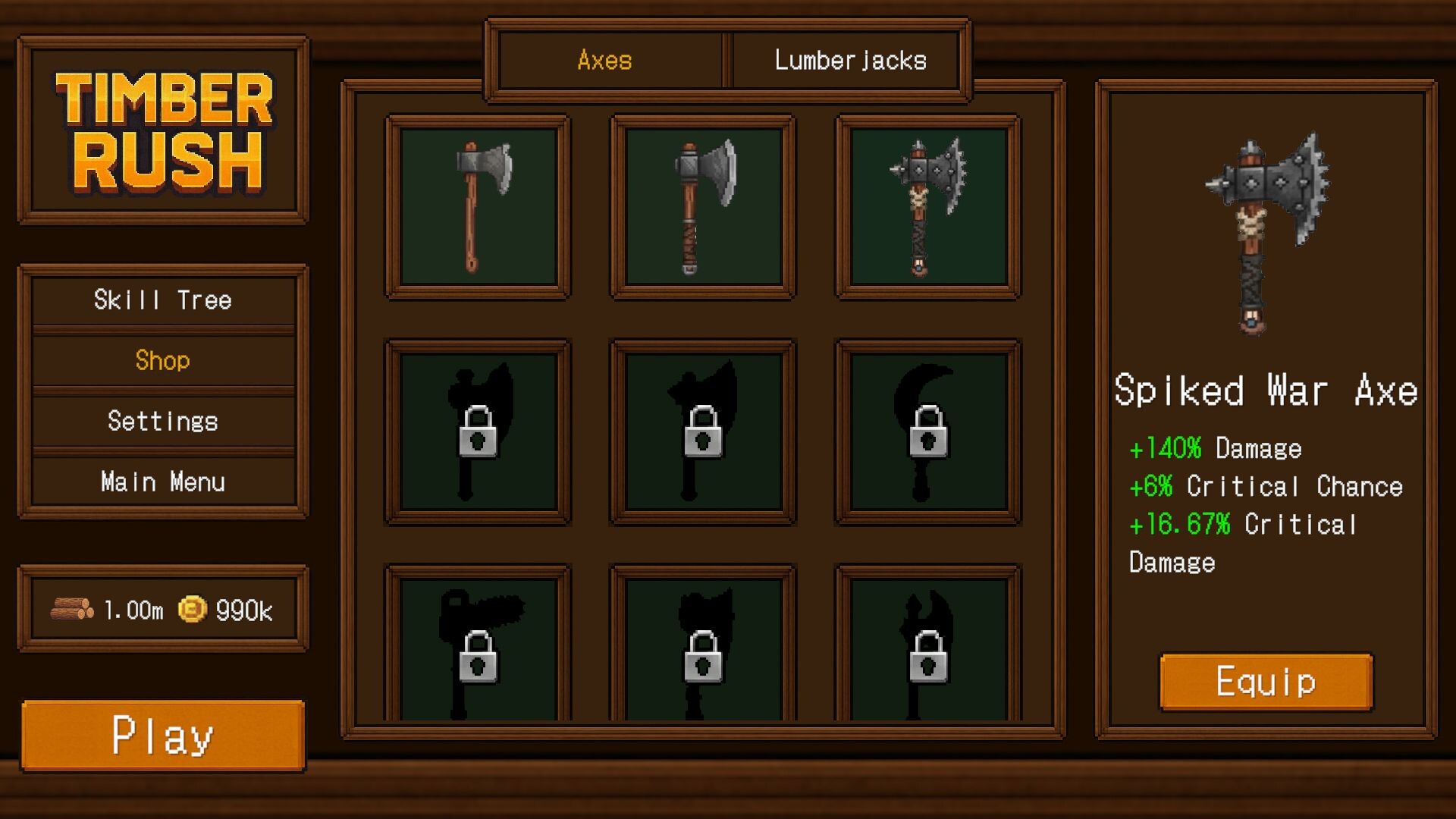Select the basic wooden axe icon
Viewport: 1456px width, 819px height.
pos(476,206)
